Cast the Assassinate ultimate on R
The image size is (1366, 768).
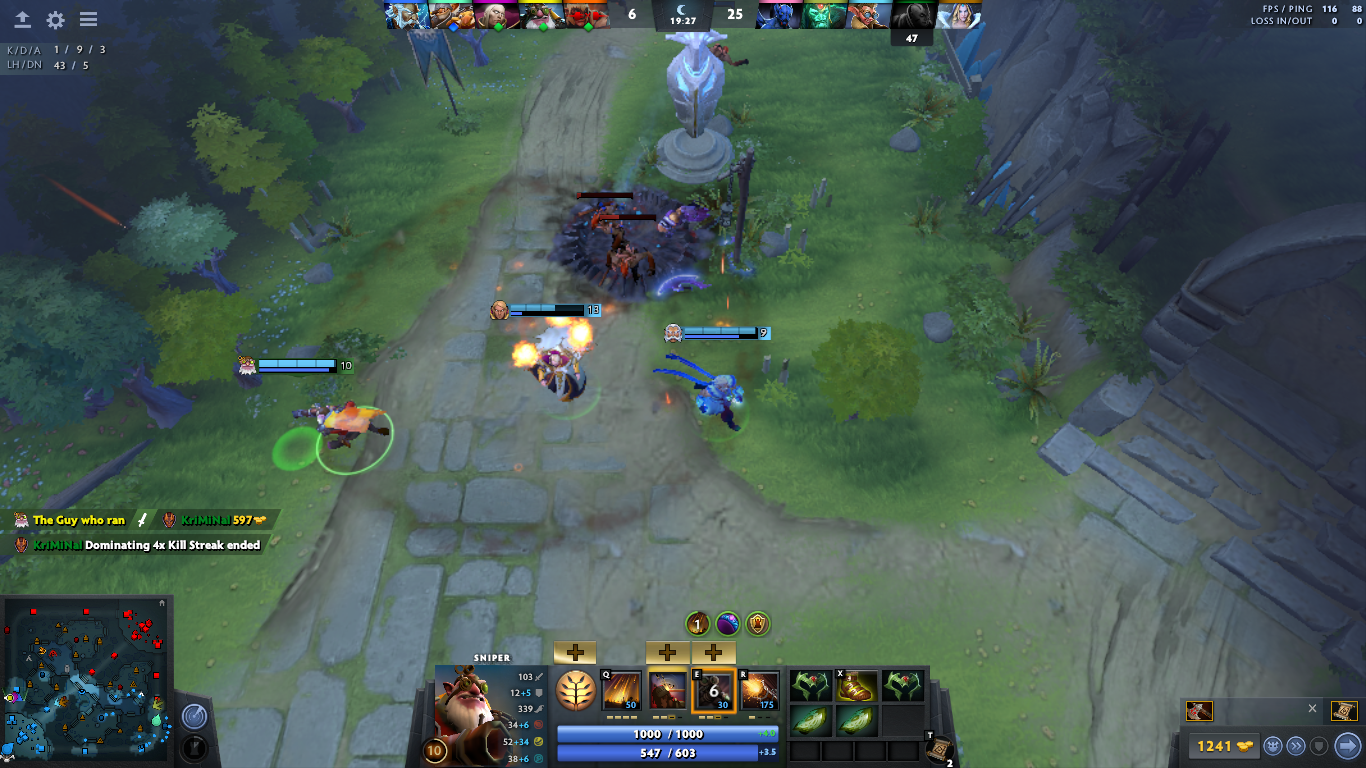(760, 690)
